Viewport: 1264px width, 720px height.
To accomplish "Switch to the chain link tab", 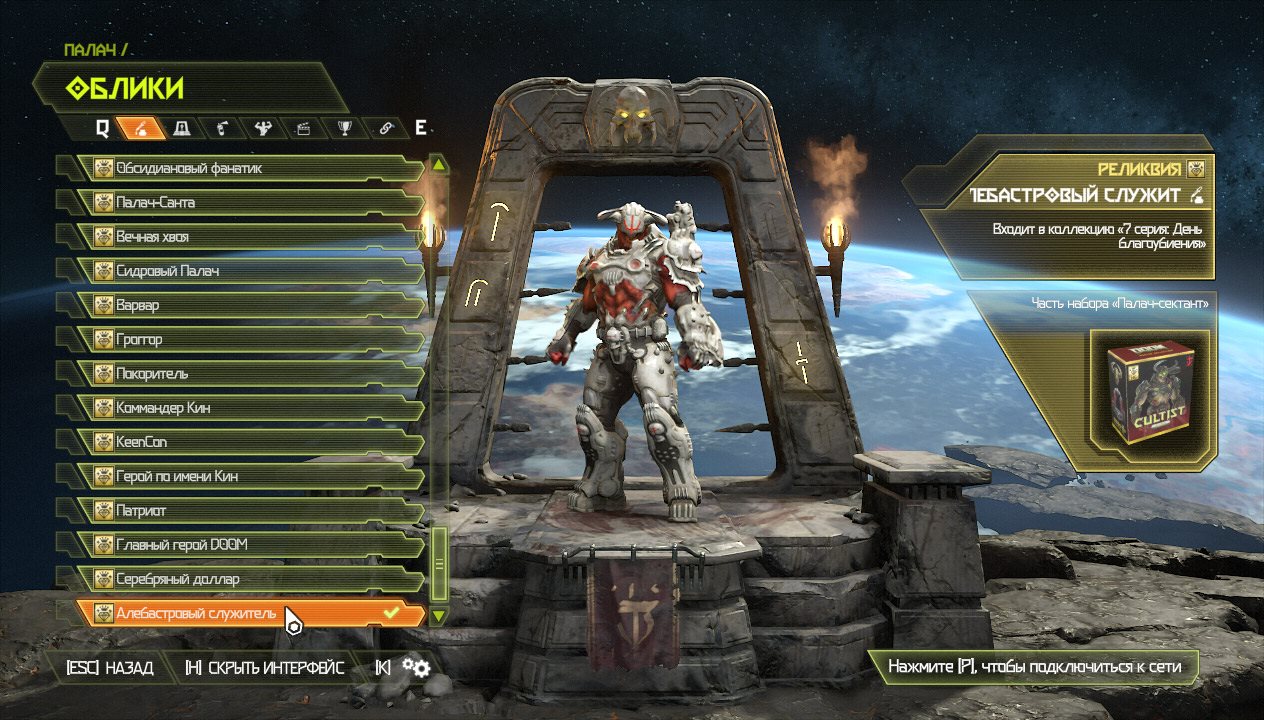I will (x=386, y=128).
